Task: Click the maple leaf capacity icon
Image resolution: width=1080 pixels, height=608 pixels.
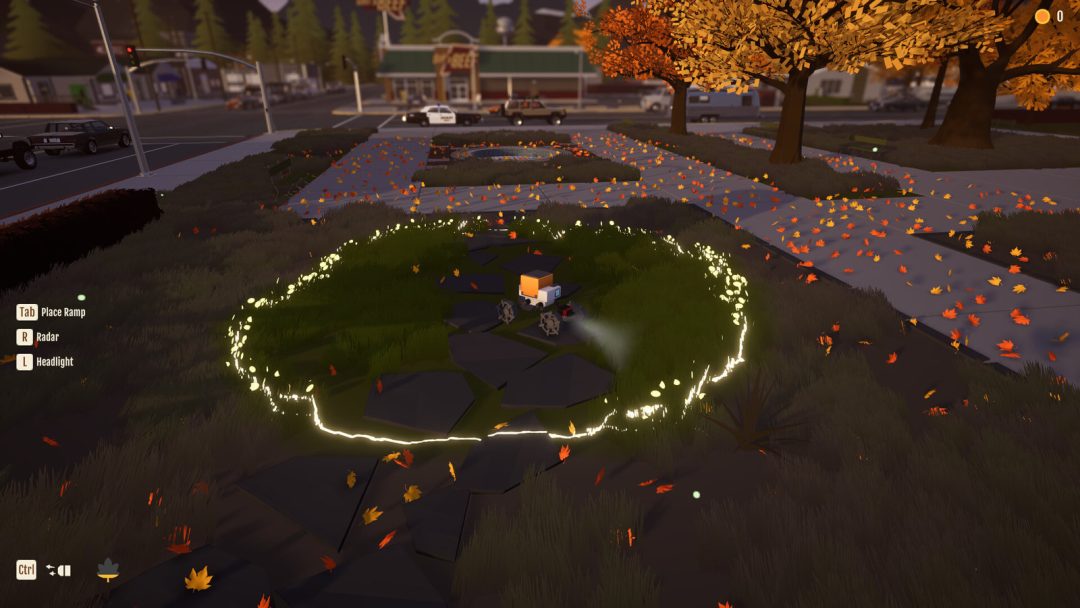Action: (x=108, y=570)
